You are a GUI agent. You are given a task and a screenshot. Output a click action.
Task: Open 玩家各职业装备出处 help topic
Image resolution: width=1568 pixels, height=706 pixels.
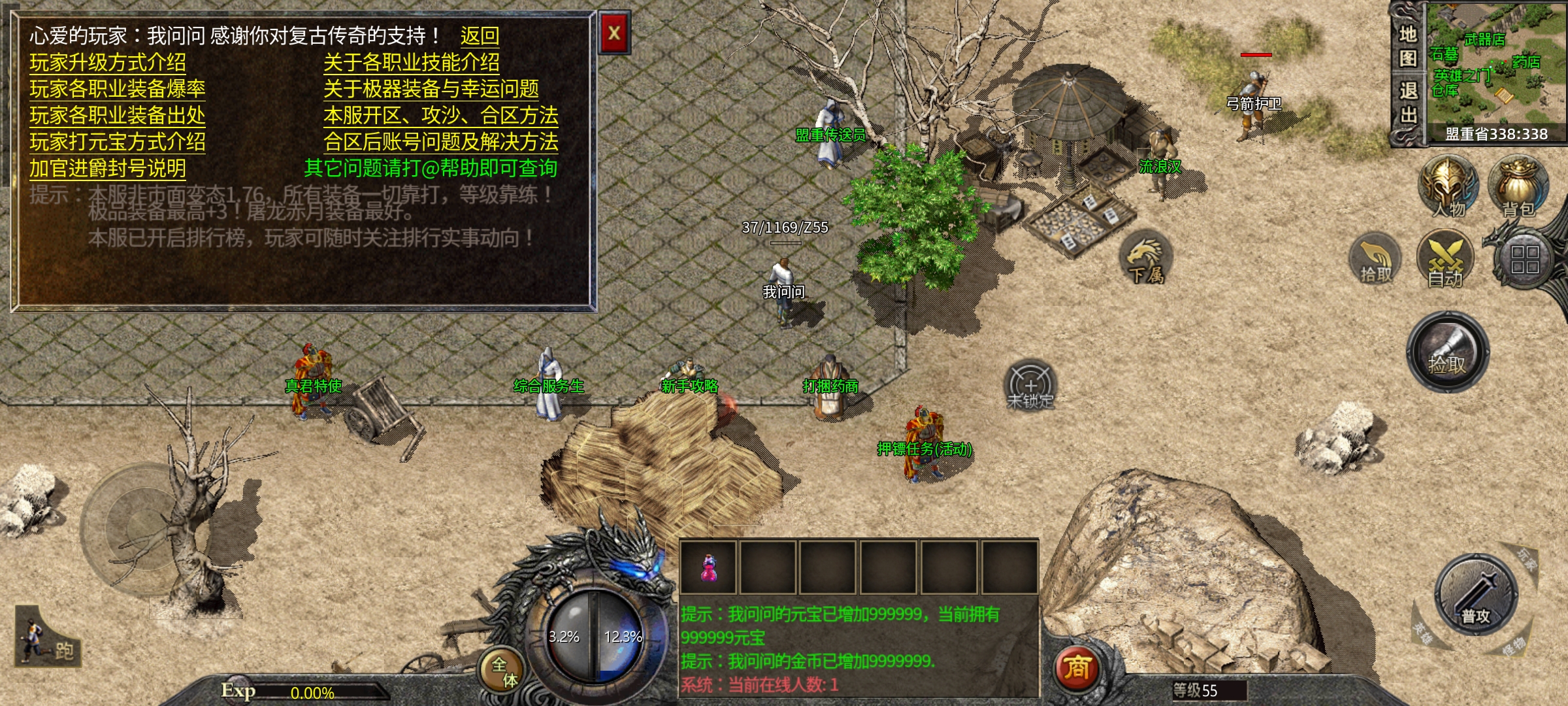coord(118,116)
